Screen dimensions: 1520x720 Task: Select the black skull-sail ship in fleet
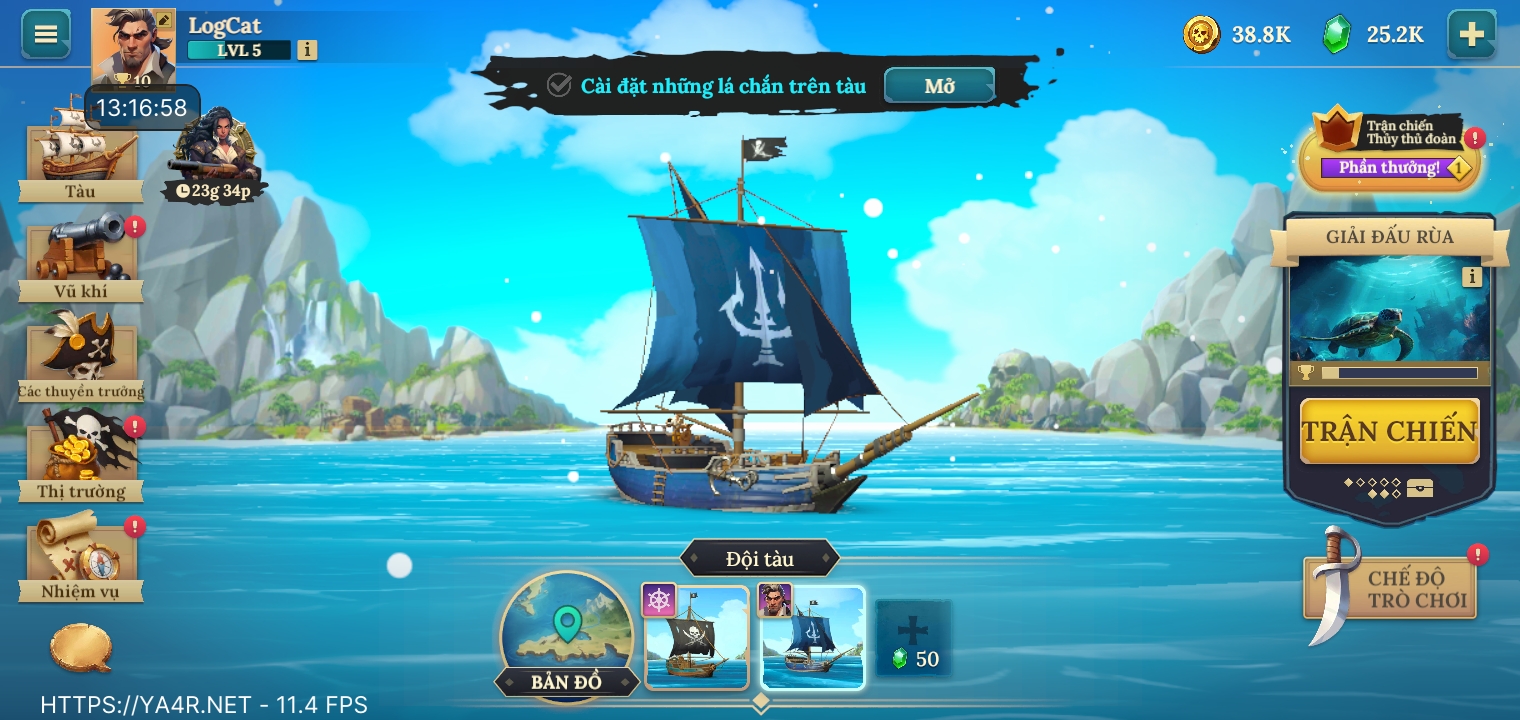click(x=696, y=638)
